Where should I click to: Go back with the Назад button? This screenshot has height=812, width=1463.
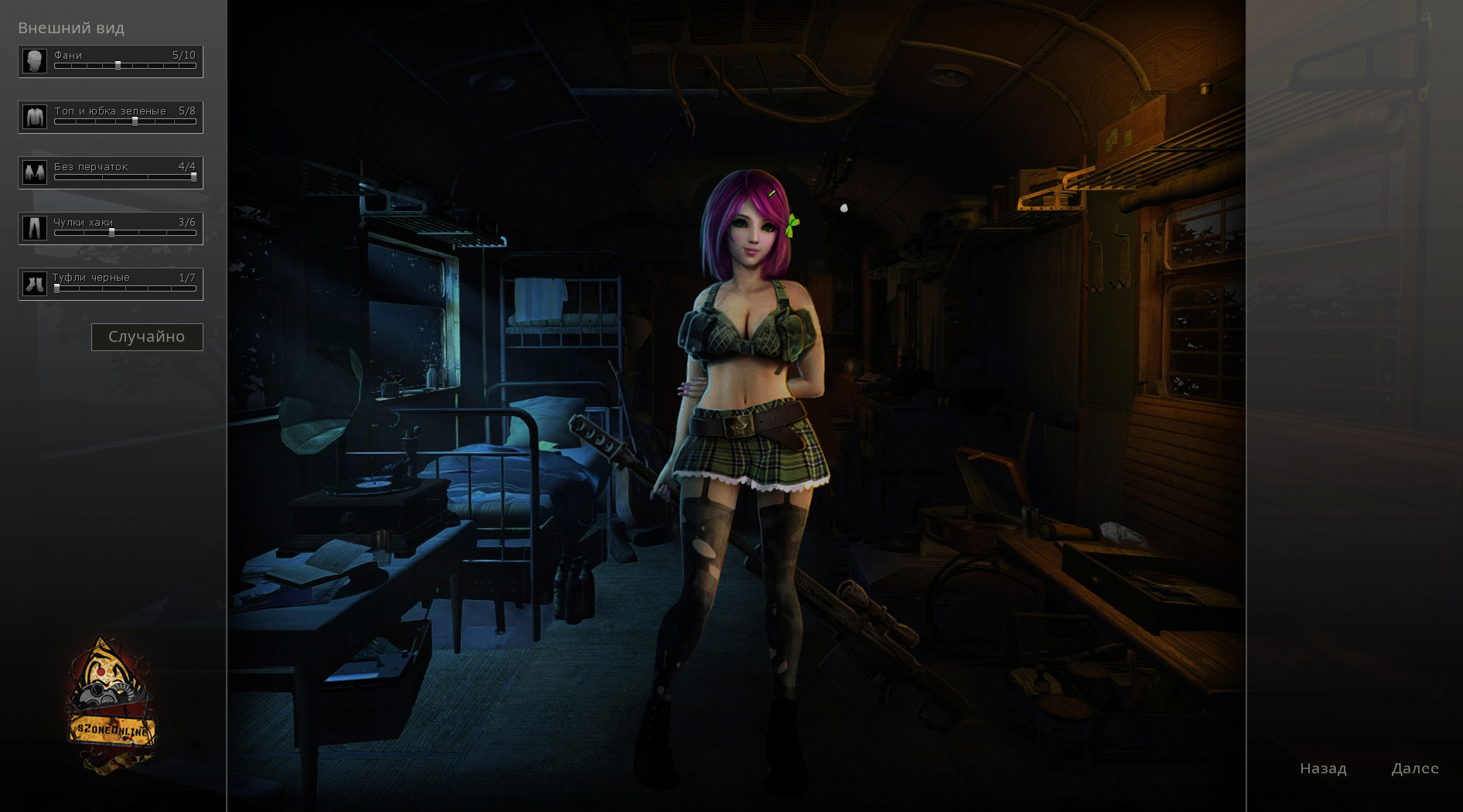tap(1323, 769)
